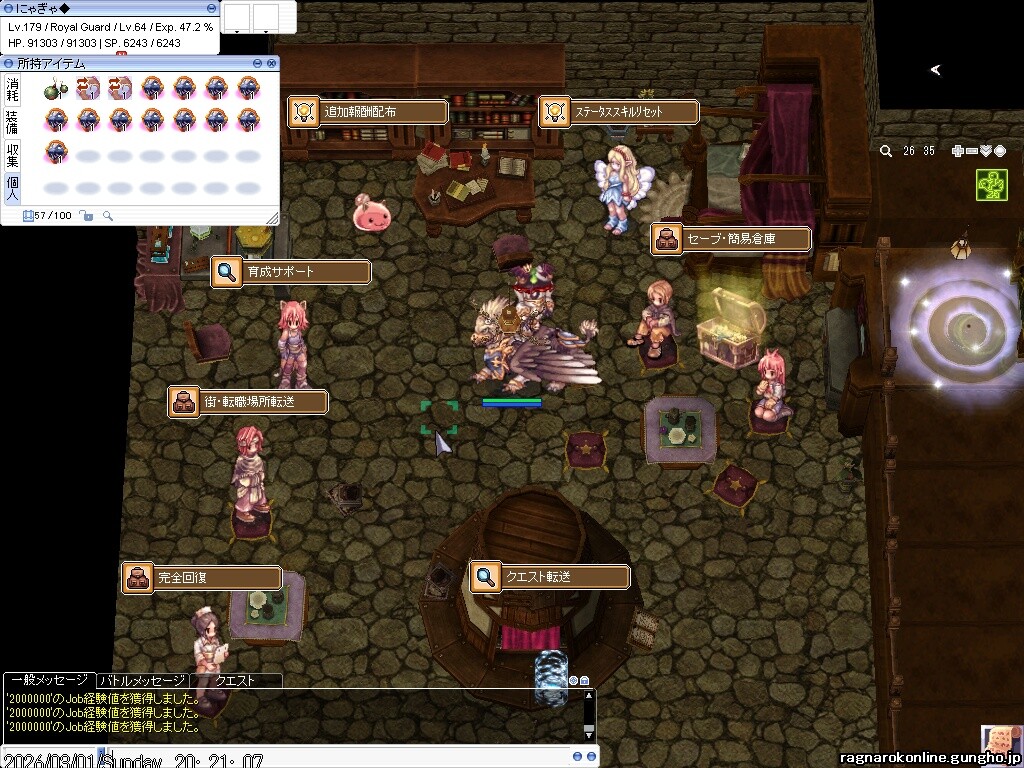
Task: Close the 所持アイテム inventory window
Action: 271,63
